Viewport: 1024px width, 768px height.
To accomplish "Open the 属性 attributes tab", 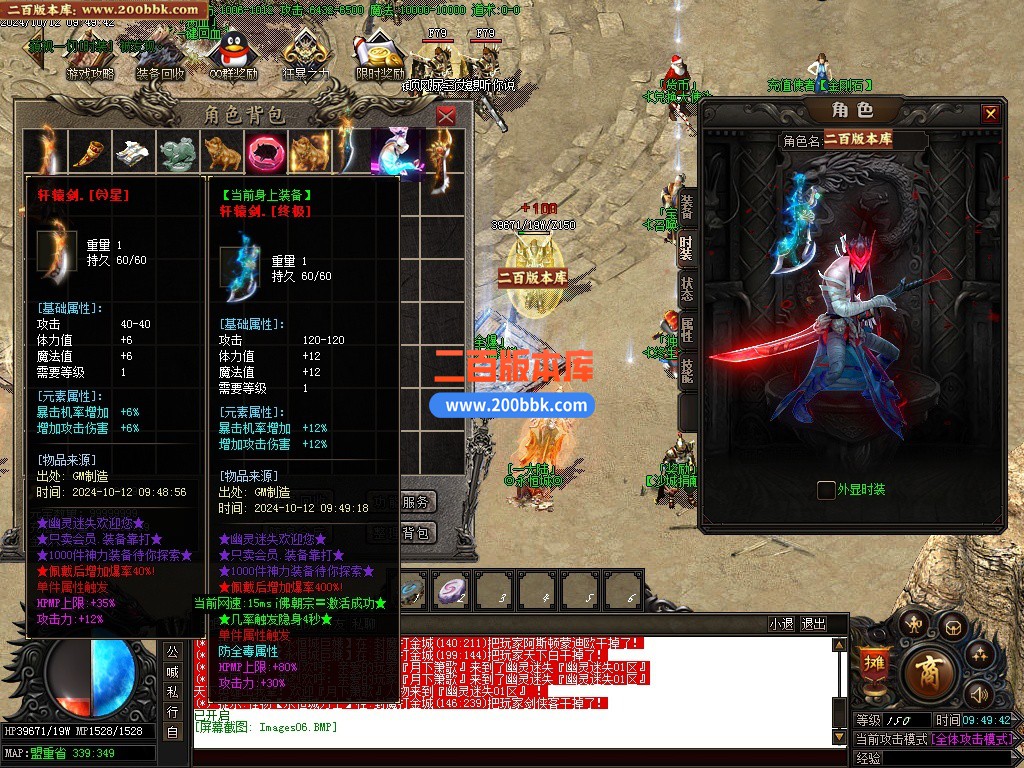I will point(686,330).
